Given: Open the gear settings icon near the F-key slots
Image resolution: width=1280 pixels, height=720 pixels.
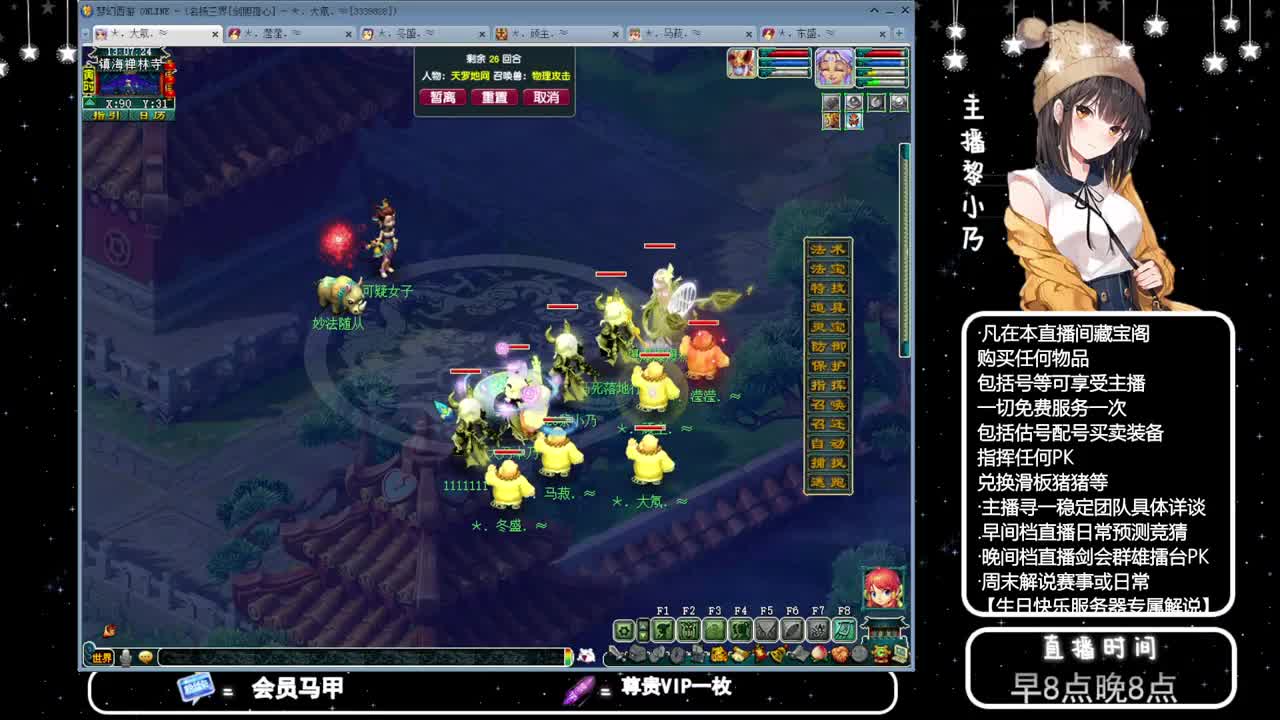Looking at the screenshot, I should [x=624, y=629].
